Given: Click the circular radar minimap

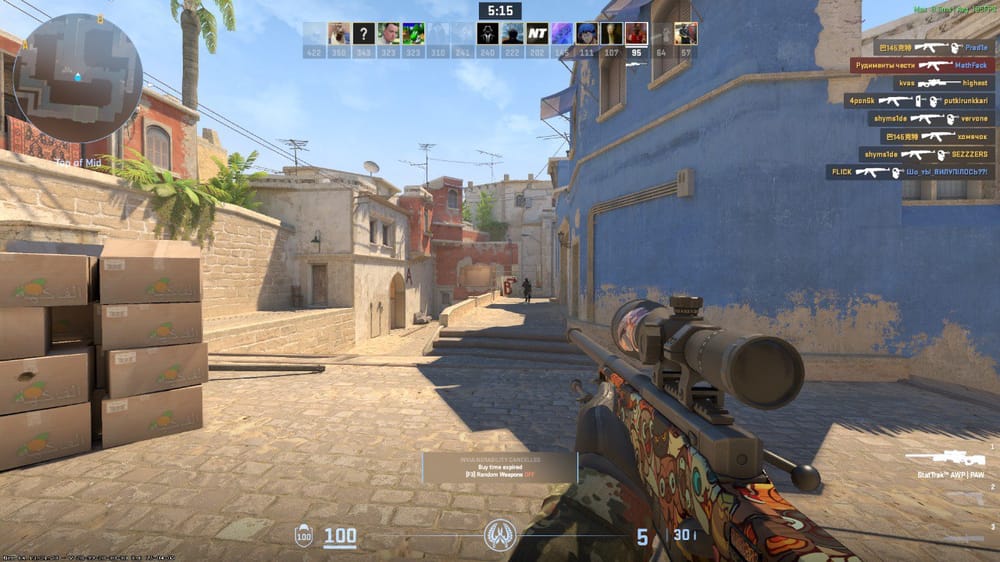Looking at the screenshot, I should pos(78,78).
